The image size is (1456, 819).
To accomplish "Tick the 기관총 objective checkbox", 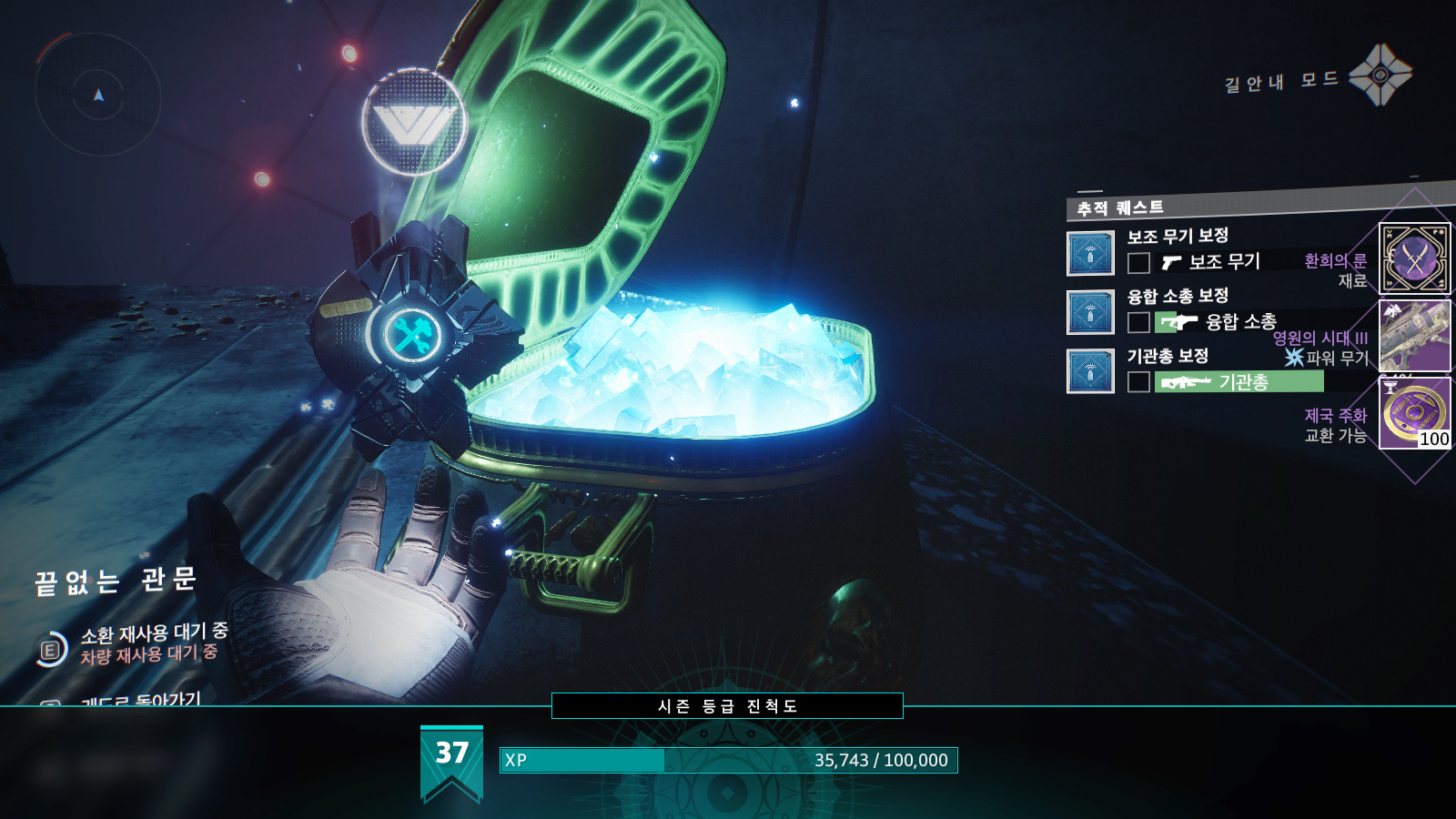I will click(1138, 381).
